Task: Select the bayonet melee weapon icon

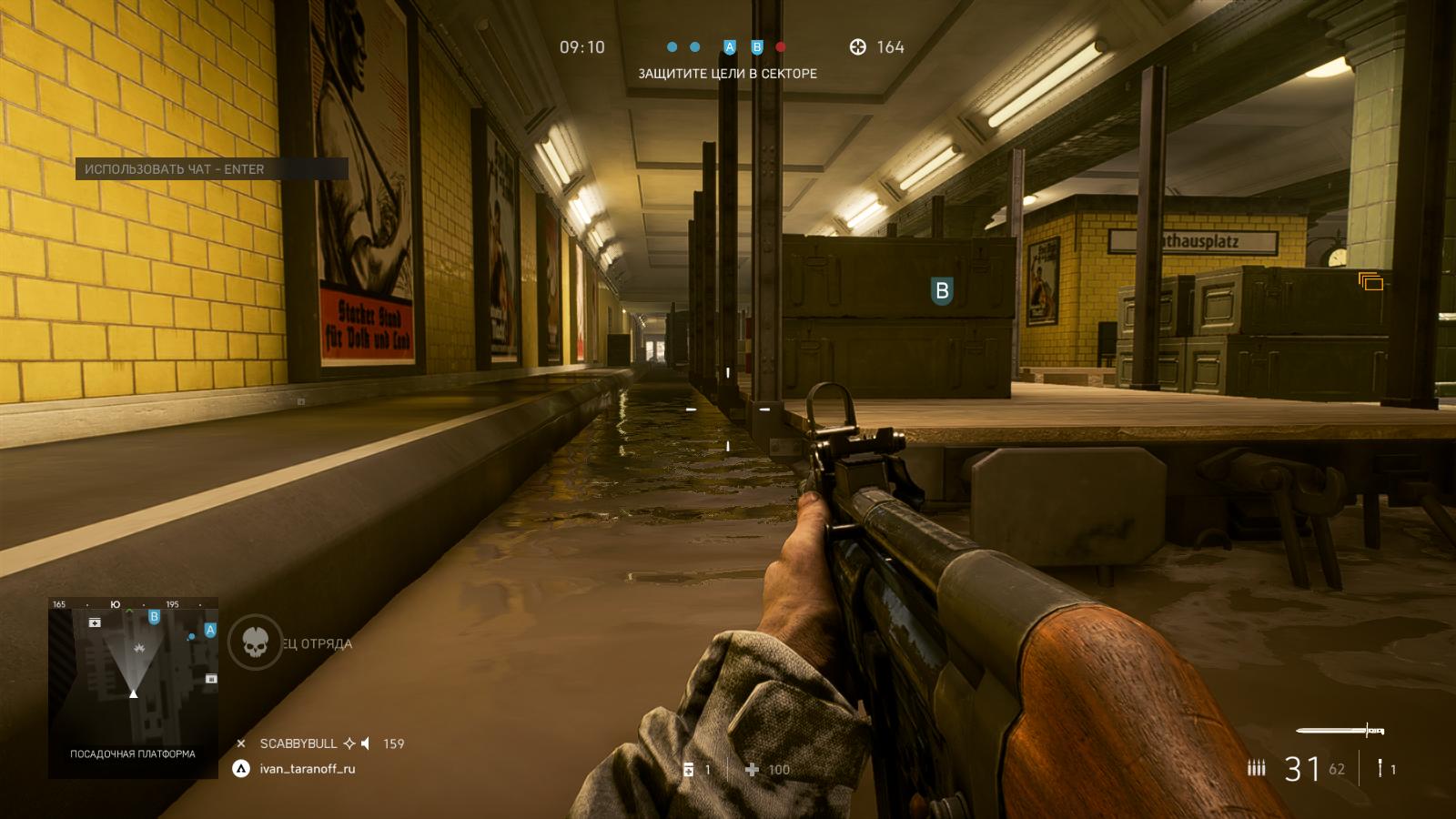Action: (1340, 731)
